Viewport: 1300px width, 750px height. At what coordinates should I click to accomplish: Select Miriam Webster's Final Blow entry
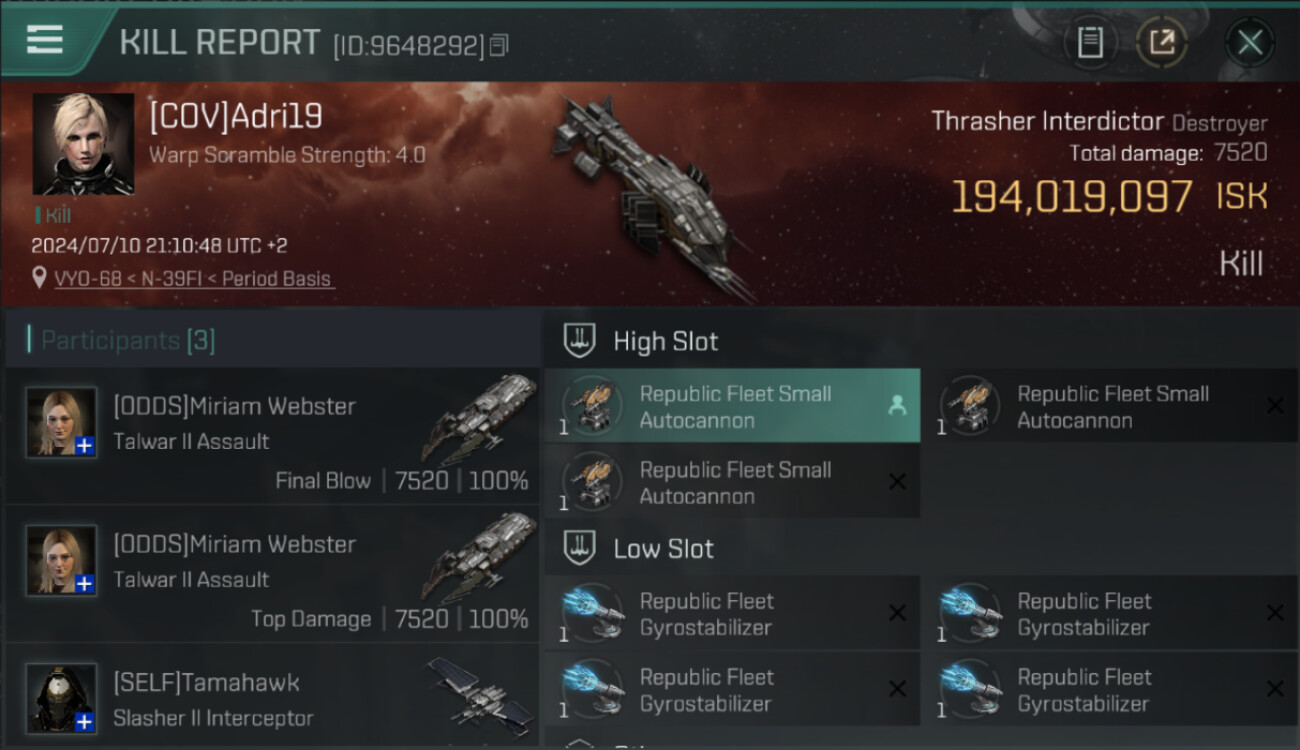tap(272, 437)
